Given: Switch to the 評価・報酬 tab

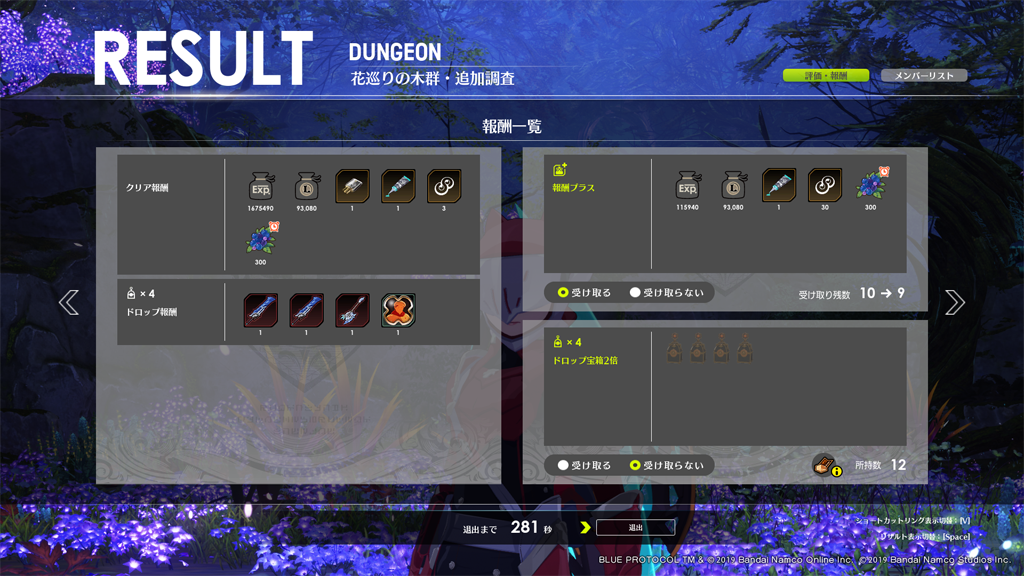Looking at the screenshot, I should point(825,76).
